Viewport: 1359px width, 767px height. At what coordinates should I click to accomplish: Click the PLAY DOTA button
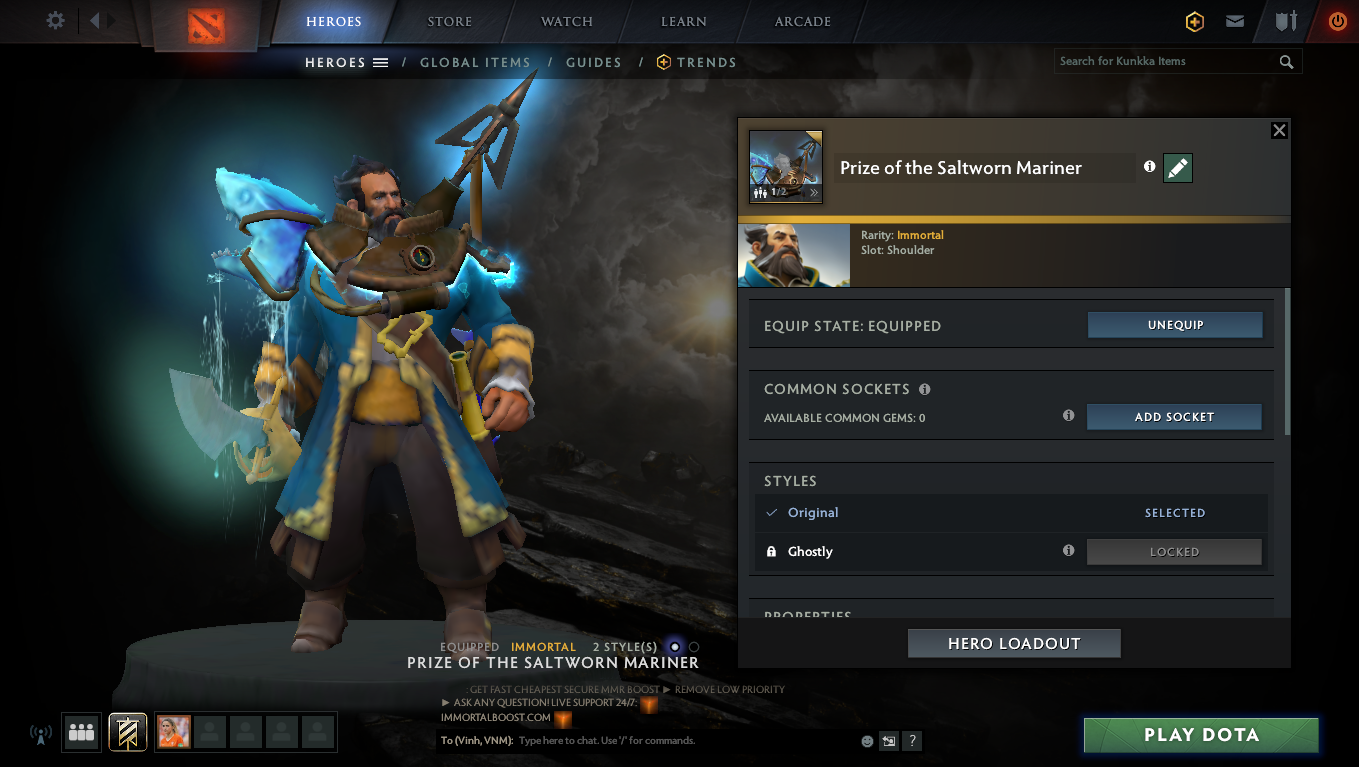(1201, 734)
